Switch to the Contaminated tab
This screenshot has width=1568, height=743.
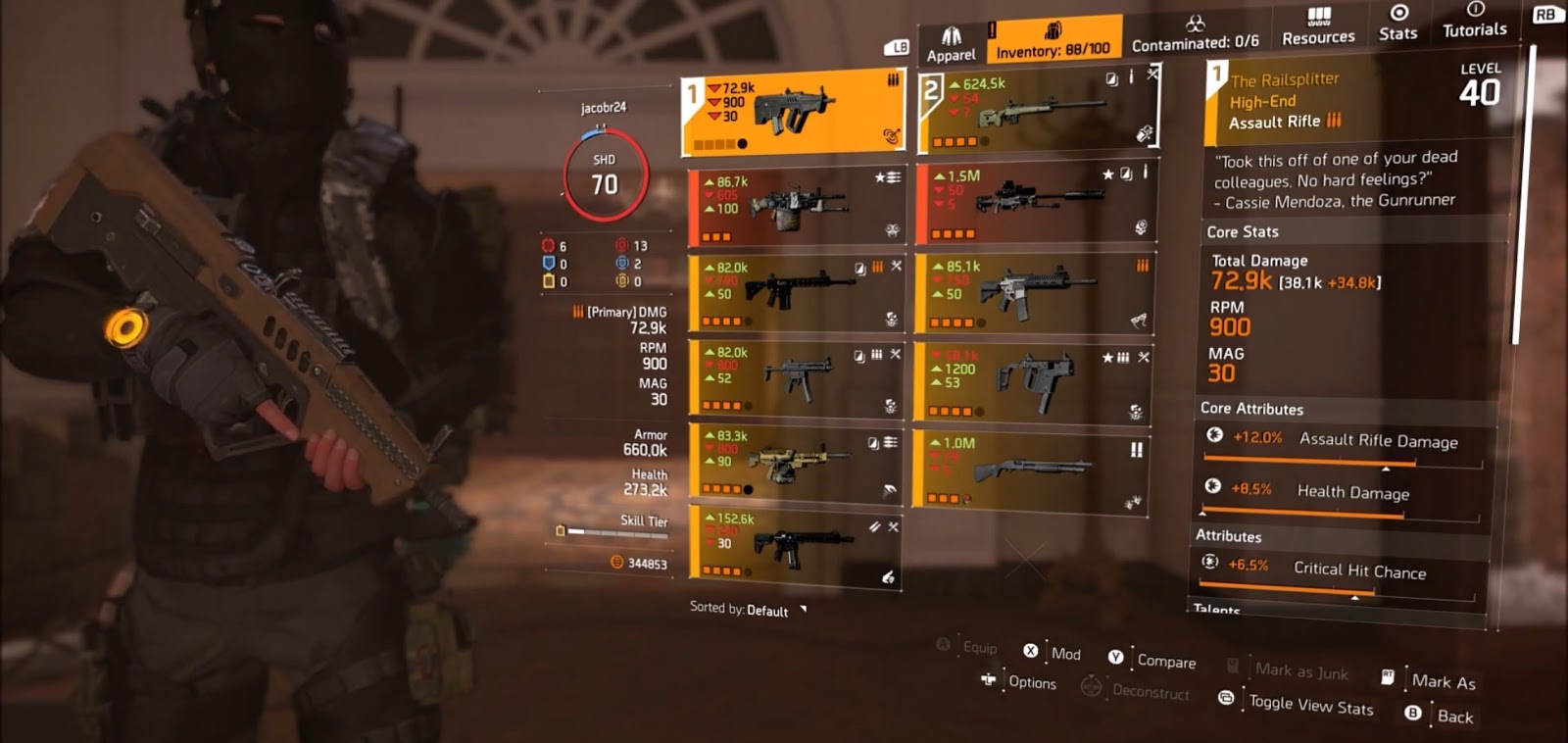(1195, 35)
